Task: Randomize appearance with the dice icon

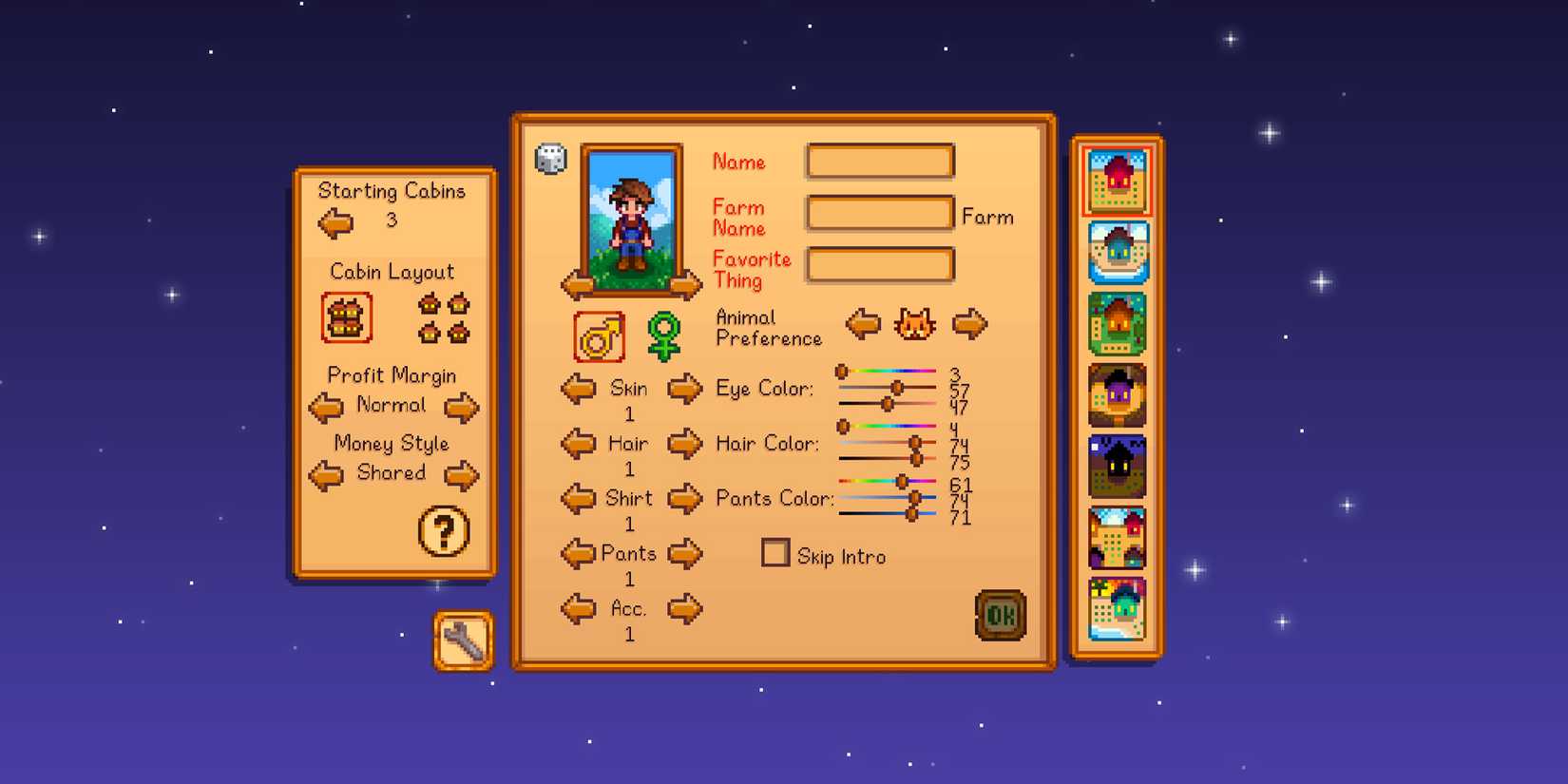Action: point(549,160)
